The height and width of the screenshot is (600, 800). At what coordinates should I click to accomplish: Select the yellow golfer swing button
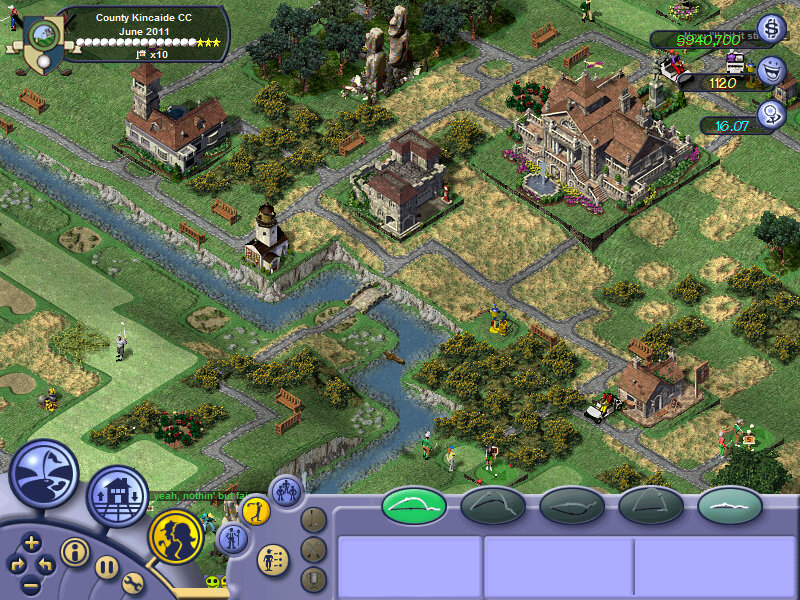click(256, 511)
